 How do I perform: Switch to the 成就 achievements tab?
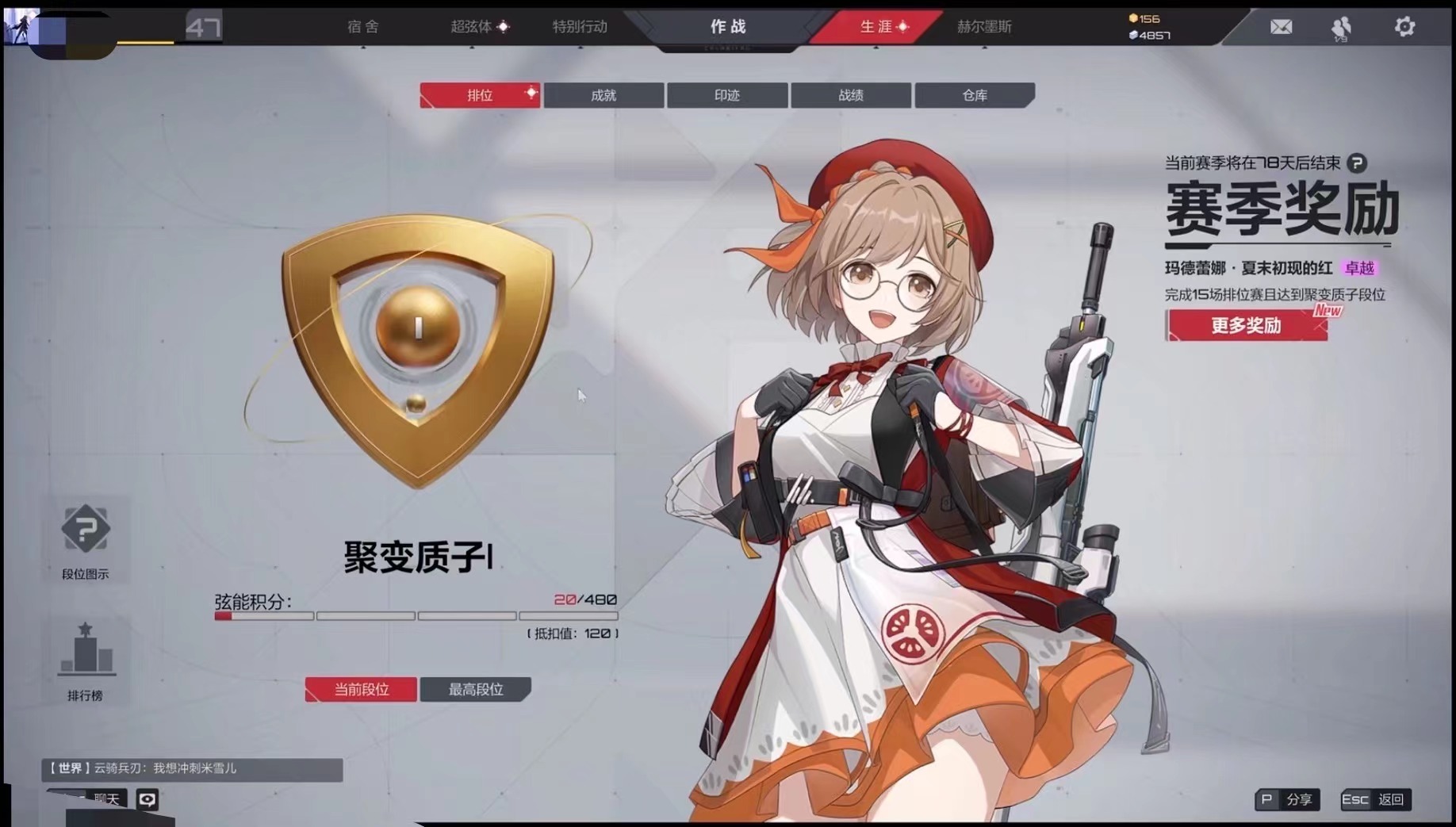click(603, 95)
